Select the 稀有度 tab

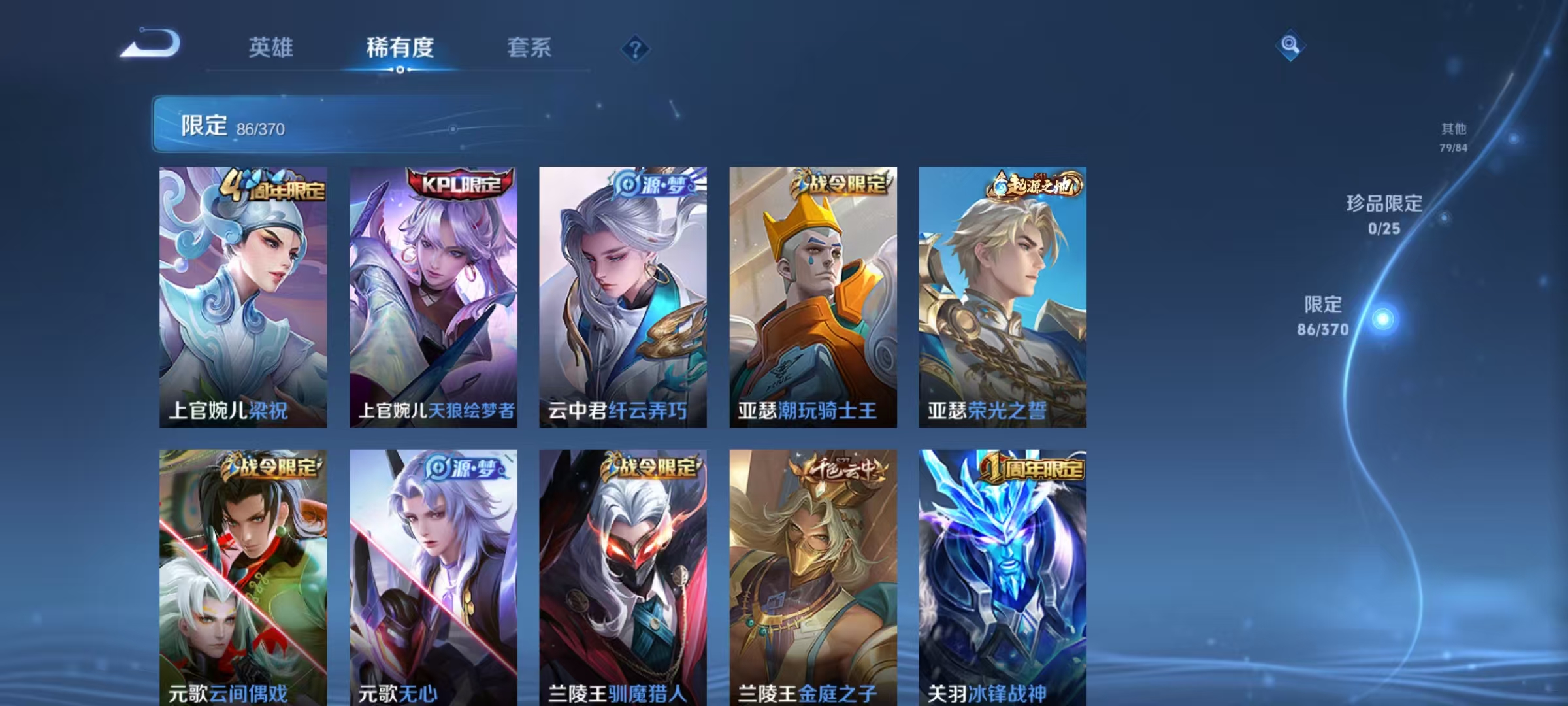pyautogui.click(x=400, y=47)
